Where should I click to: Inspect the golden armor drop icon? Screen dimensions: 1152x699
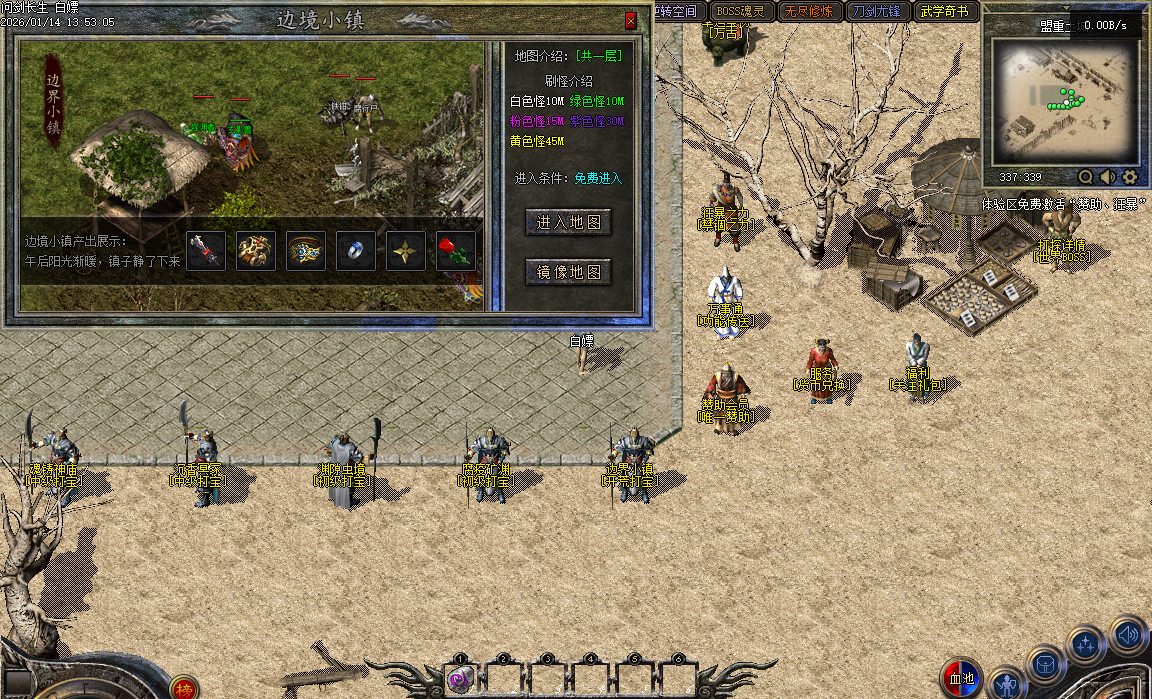(256, 251)
